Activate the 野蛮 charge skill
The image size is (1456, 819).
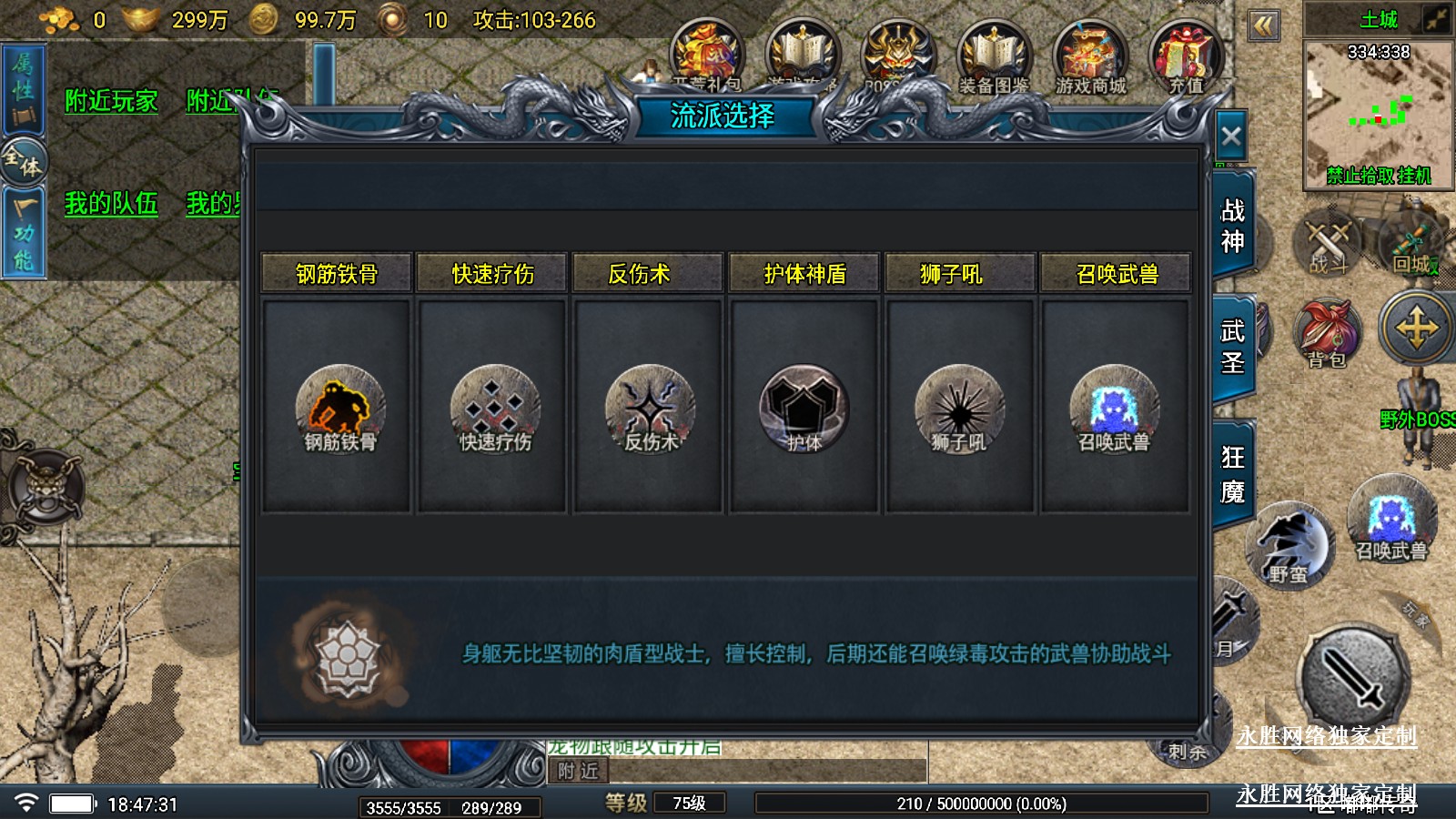point(1289,546)
